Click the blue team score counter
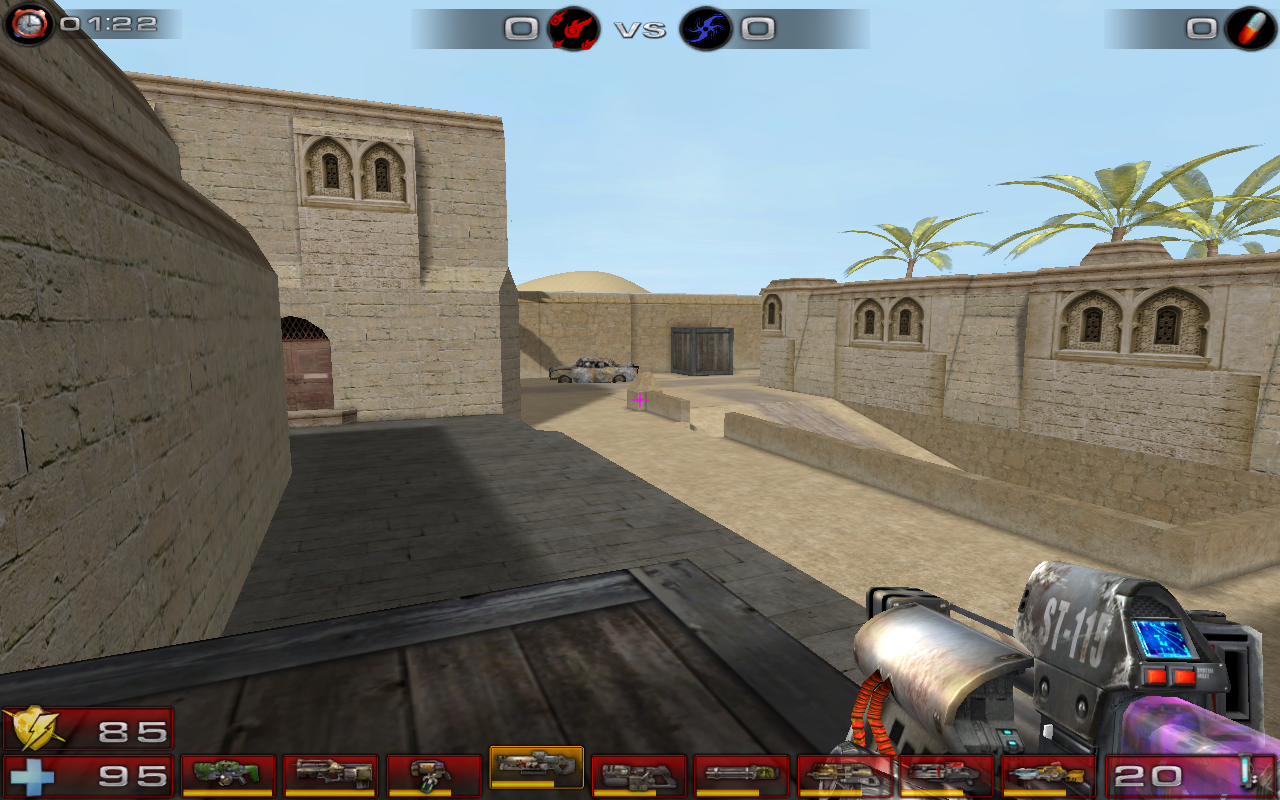Screen dimensions: 1280x800 point(762,29)
